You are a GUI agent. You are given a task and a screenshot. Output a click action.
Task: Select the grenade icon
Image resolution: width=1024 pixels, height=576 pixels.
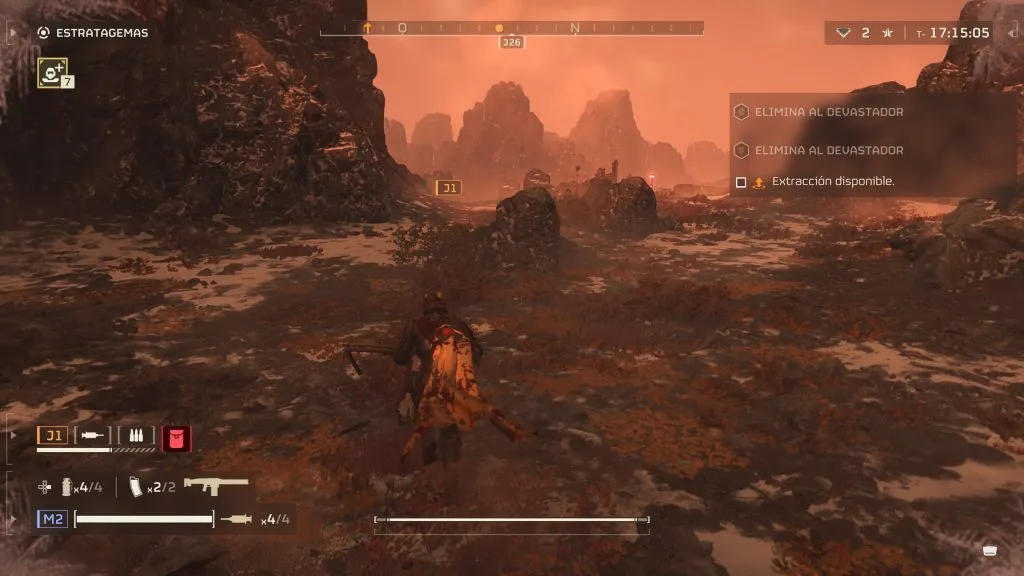point(65,487)
